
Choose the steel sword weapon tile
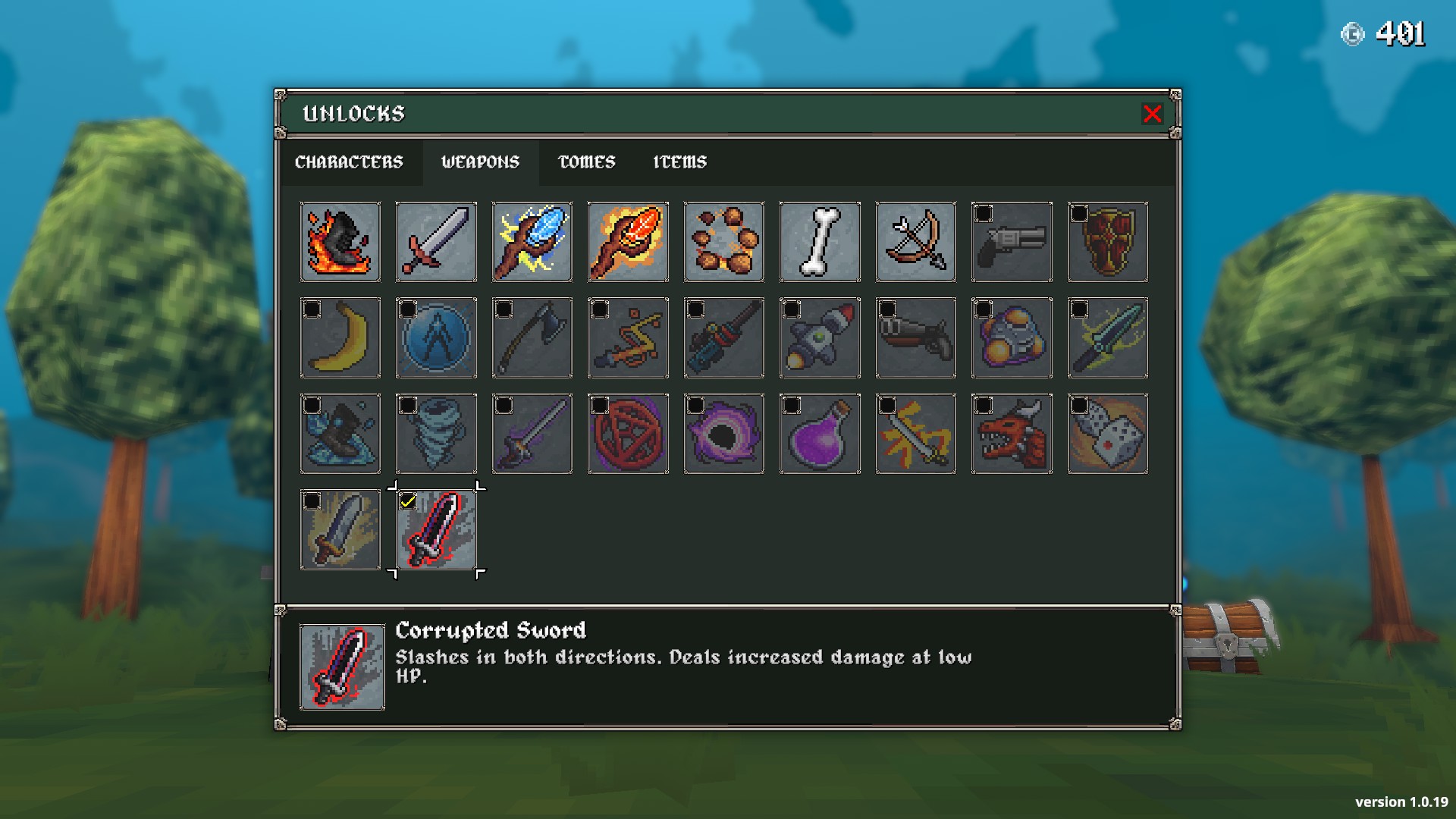pos(436,242)
